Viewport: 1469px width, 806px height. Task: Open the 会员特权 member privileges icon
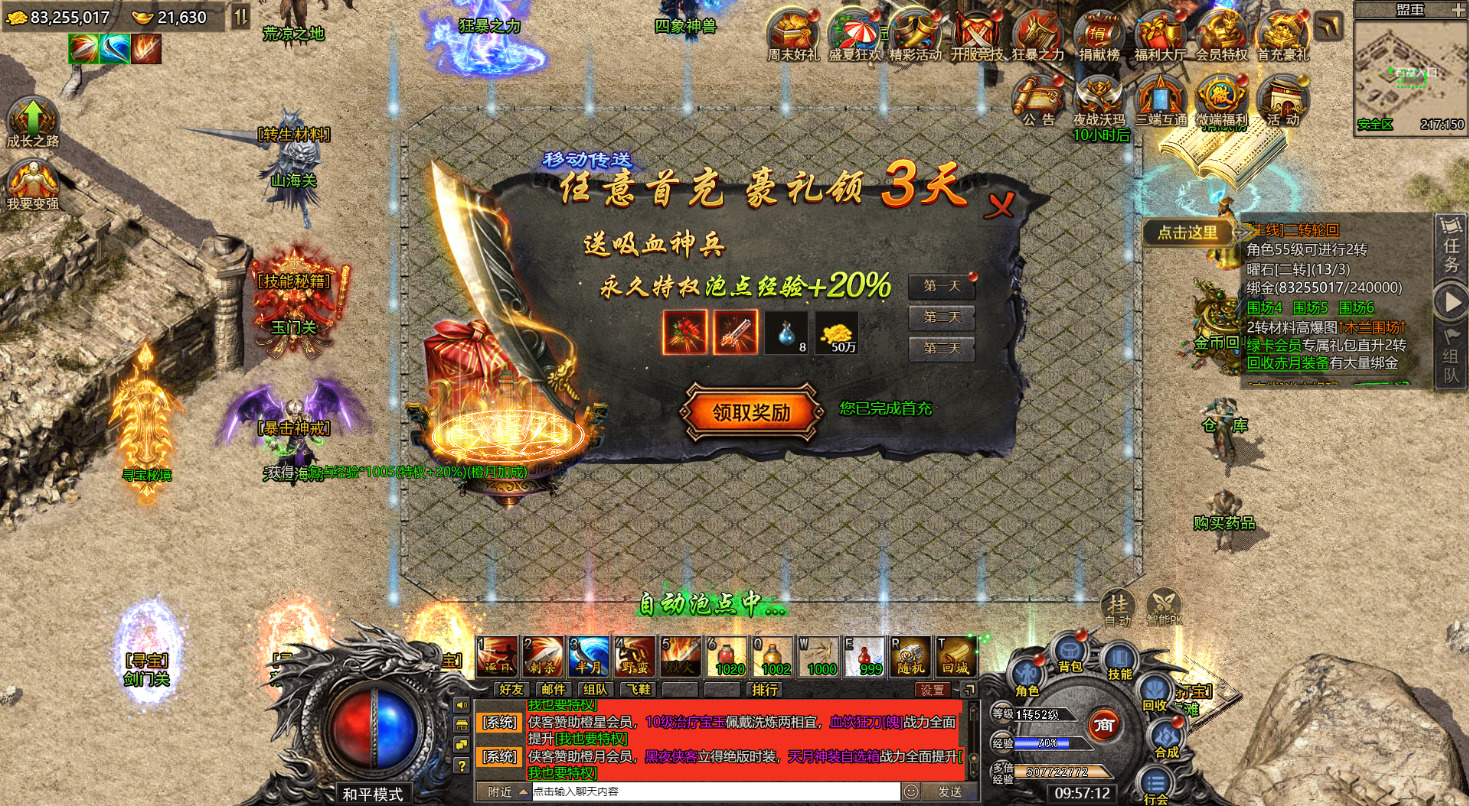coord(1221,36)
